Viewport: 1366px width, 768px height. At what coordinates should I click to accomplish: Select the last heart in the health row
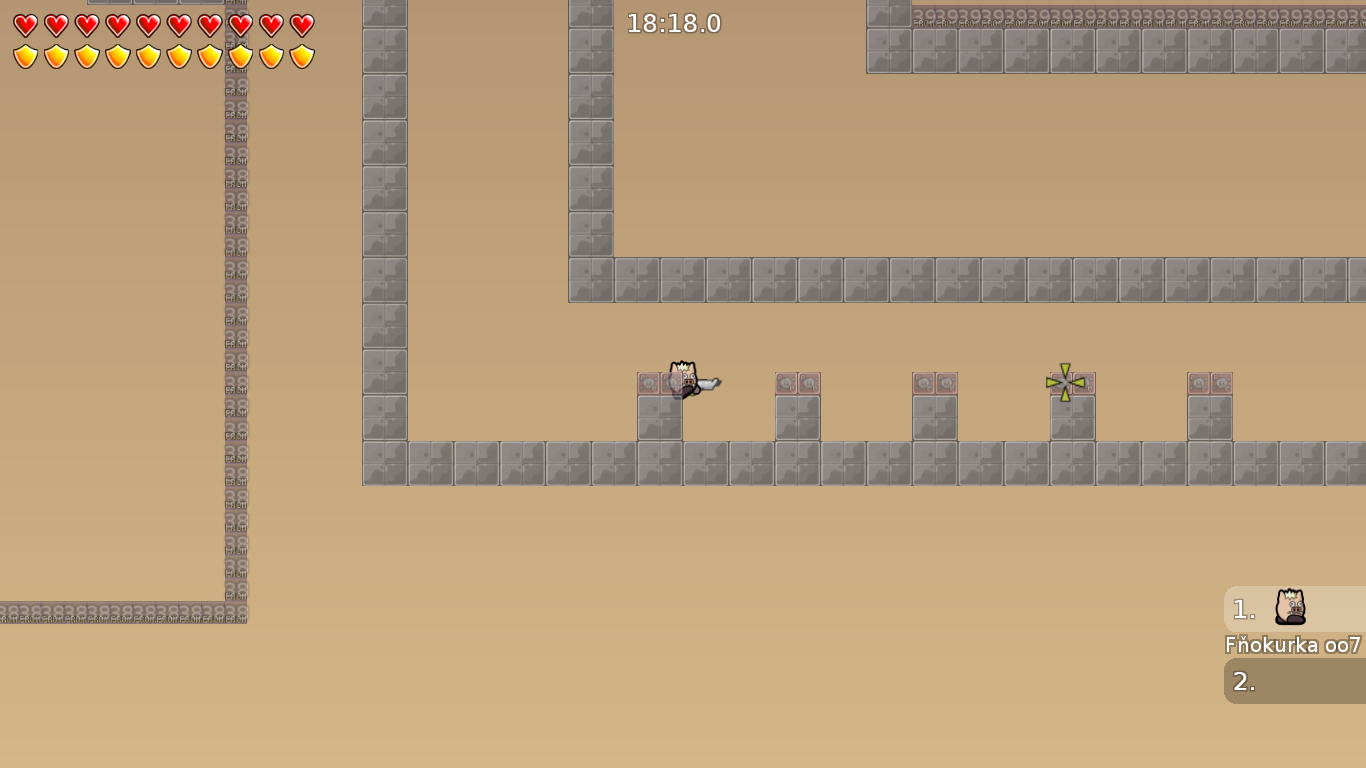coord(302,27)
